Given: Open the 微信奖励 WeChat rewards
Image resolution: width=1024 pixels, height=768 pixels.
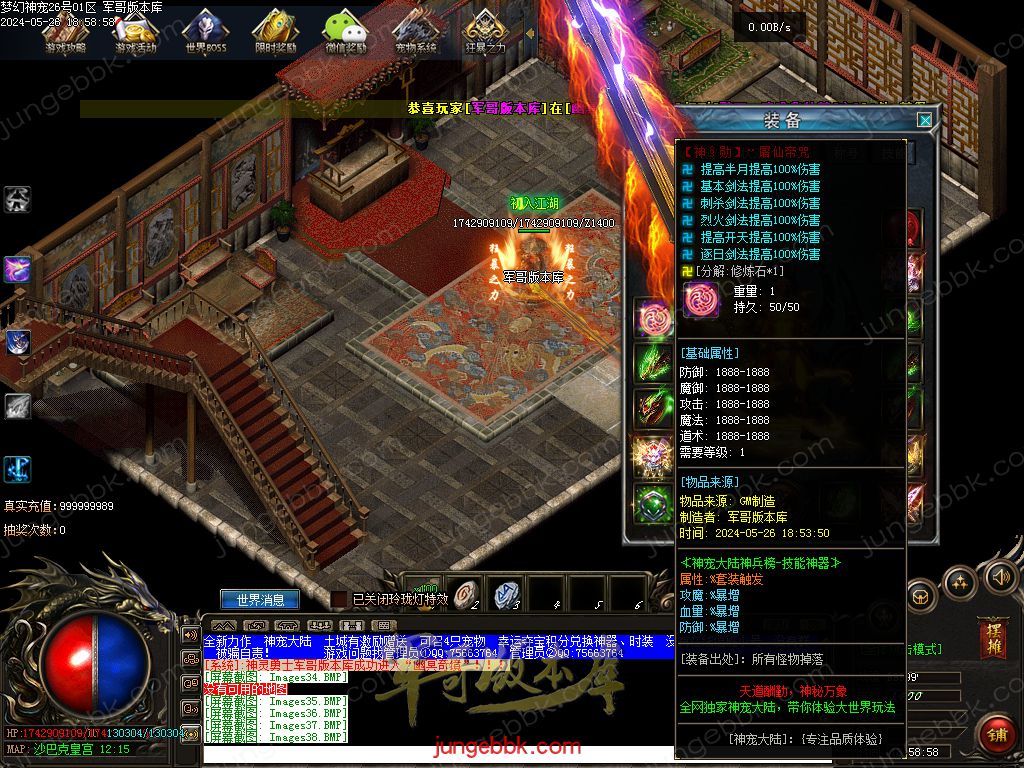Looking at the screenshot, I should pos(345,32).
